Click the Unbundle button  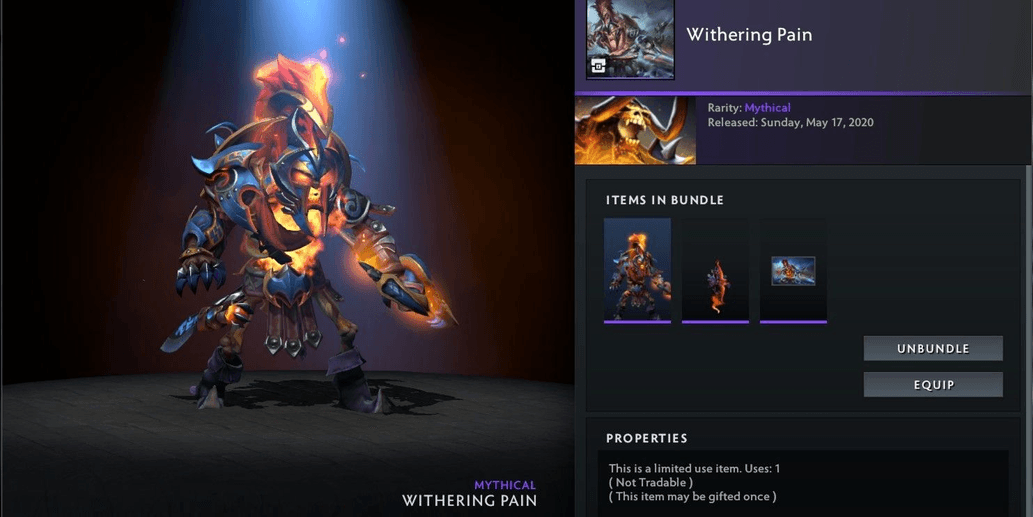(x=933, y=348)
